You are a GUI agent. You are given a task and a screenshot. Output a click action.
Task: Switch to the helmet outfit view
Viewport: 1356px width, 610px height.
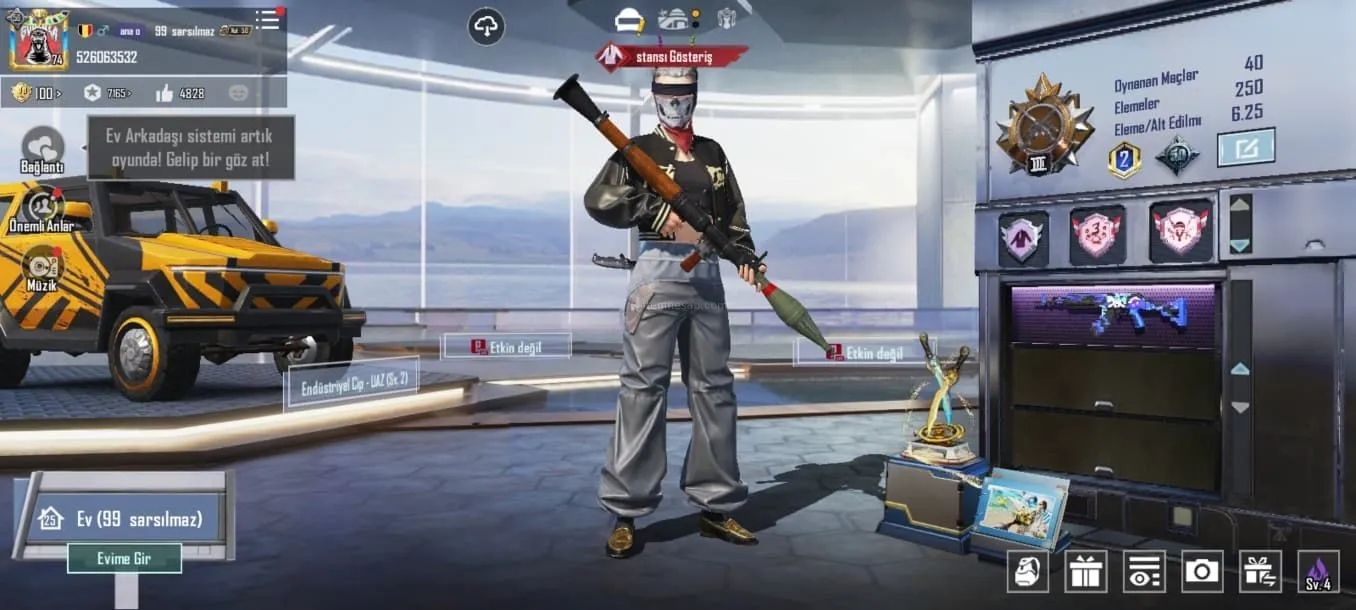coord(629,19)
